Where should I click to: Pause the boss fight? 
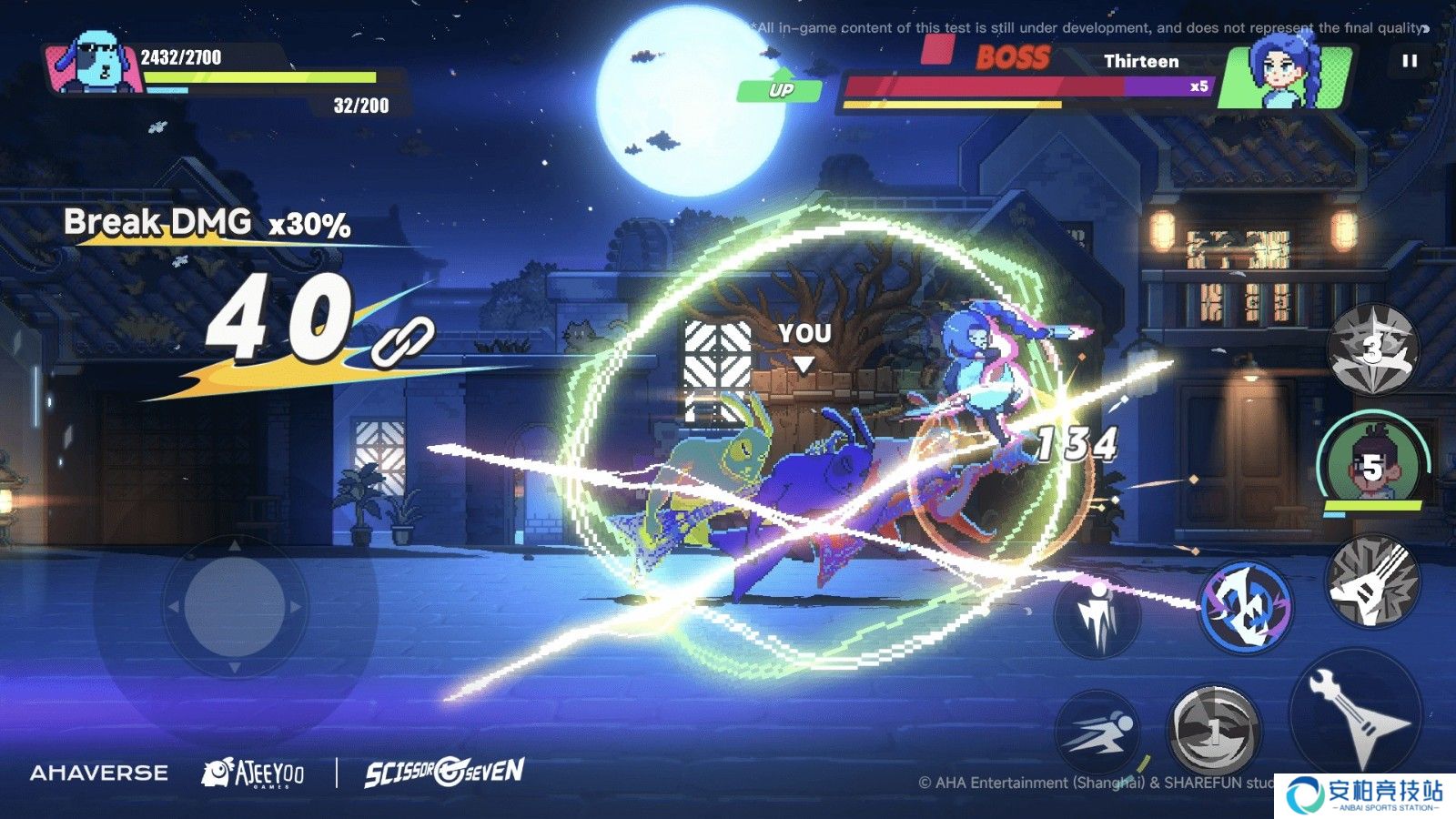pyautogui.click(x=1410, y=61)
